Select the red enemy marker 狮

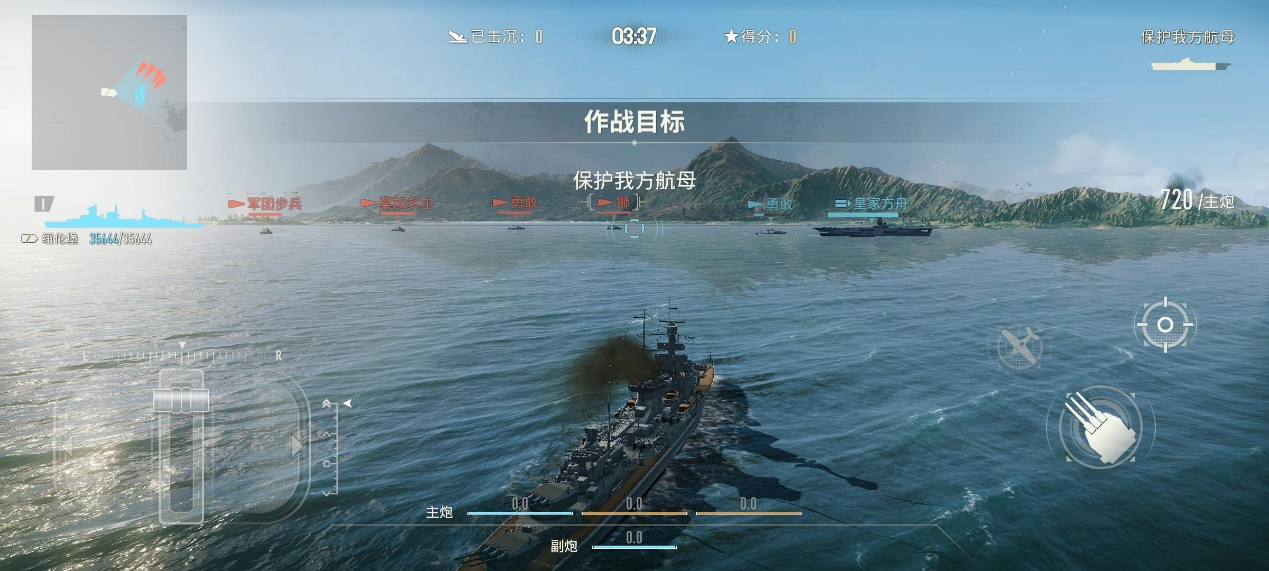point(614,203)
